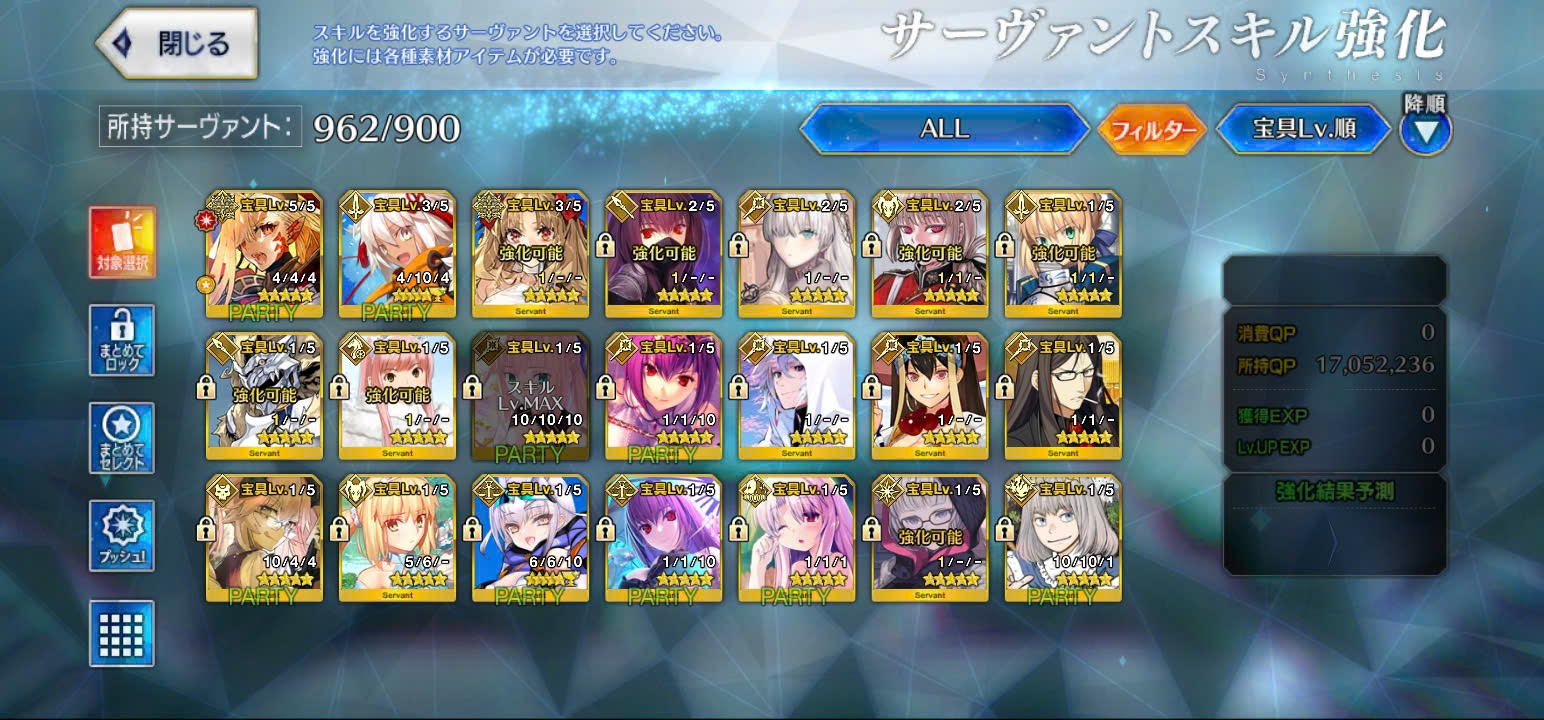Select the servant card showing 5/6/-
This screenshot has width=1544, height=720.
coord(397,539)
